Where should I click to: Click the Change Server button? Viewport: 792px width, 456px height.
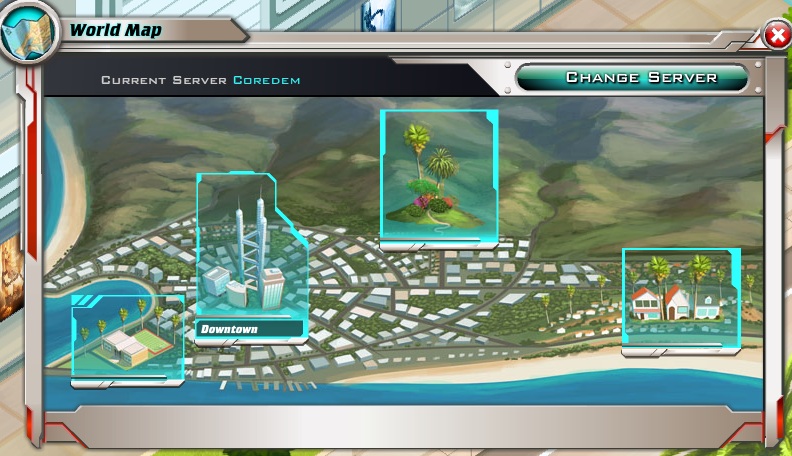click(x=632, y=78)
